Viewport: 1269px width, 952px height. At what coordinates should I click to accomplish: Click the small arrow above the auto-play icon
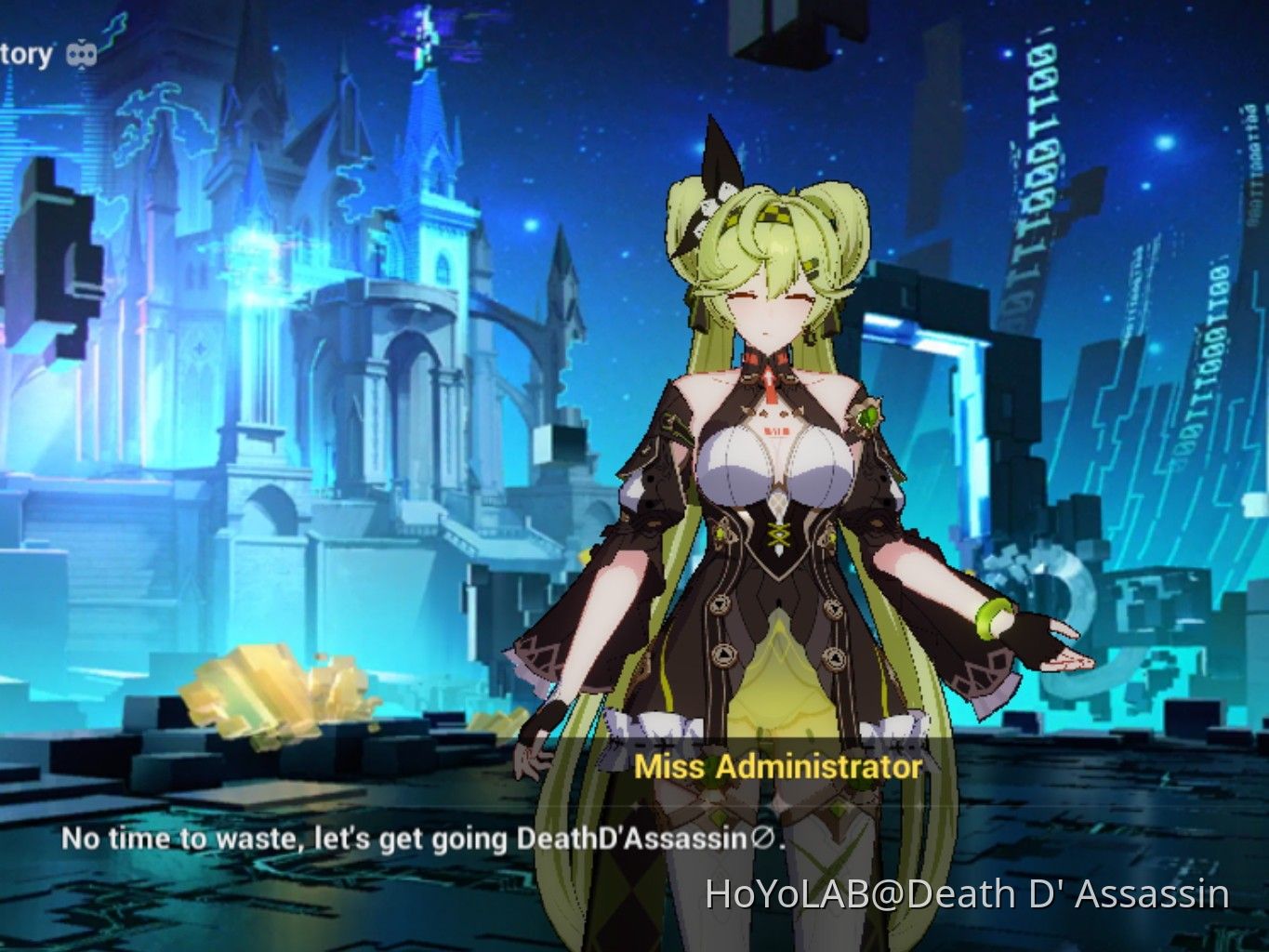[x=82, y=40]
